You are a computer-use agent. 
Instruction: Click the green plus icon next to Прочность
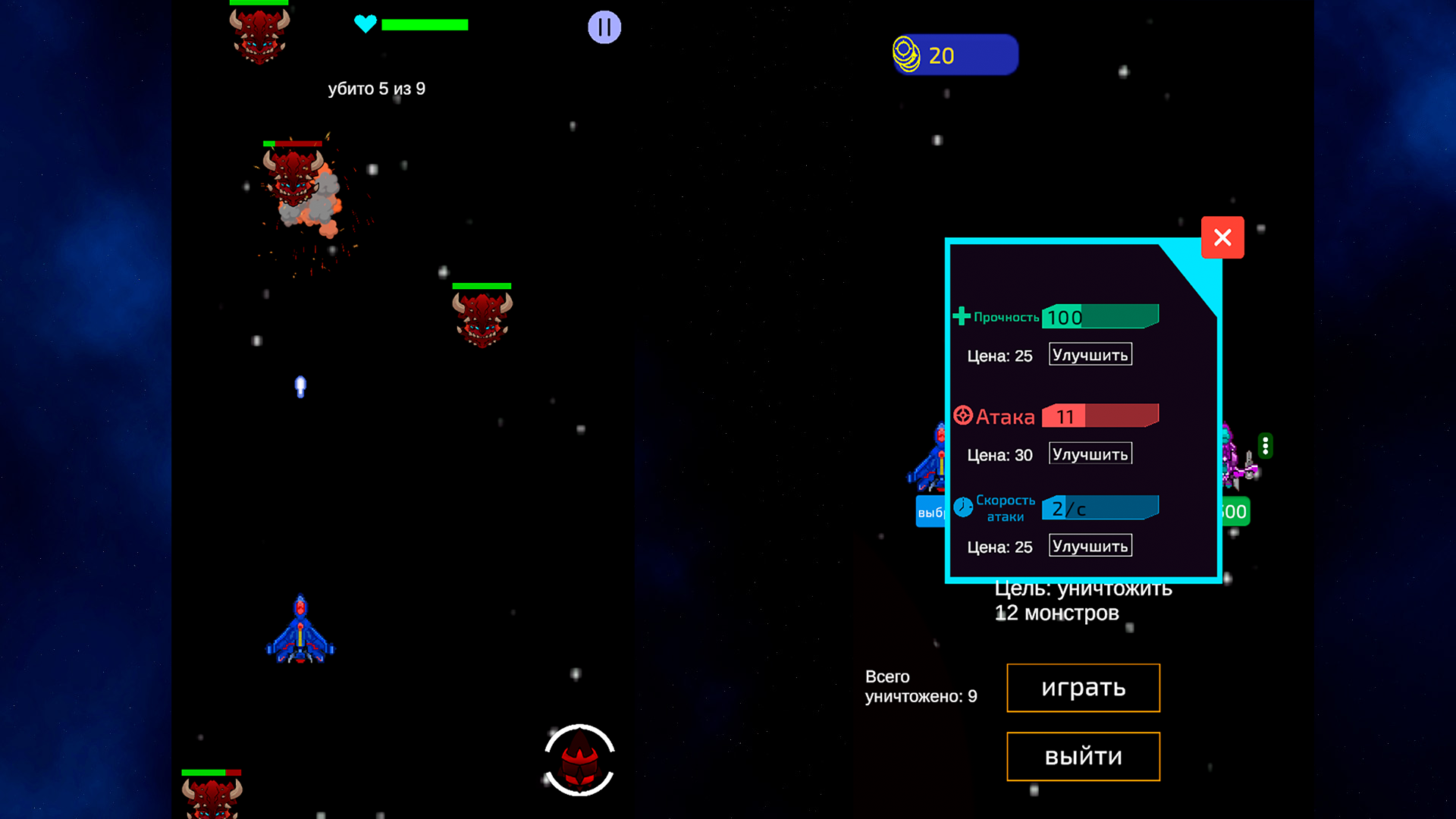pos(961,315)
